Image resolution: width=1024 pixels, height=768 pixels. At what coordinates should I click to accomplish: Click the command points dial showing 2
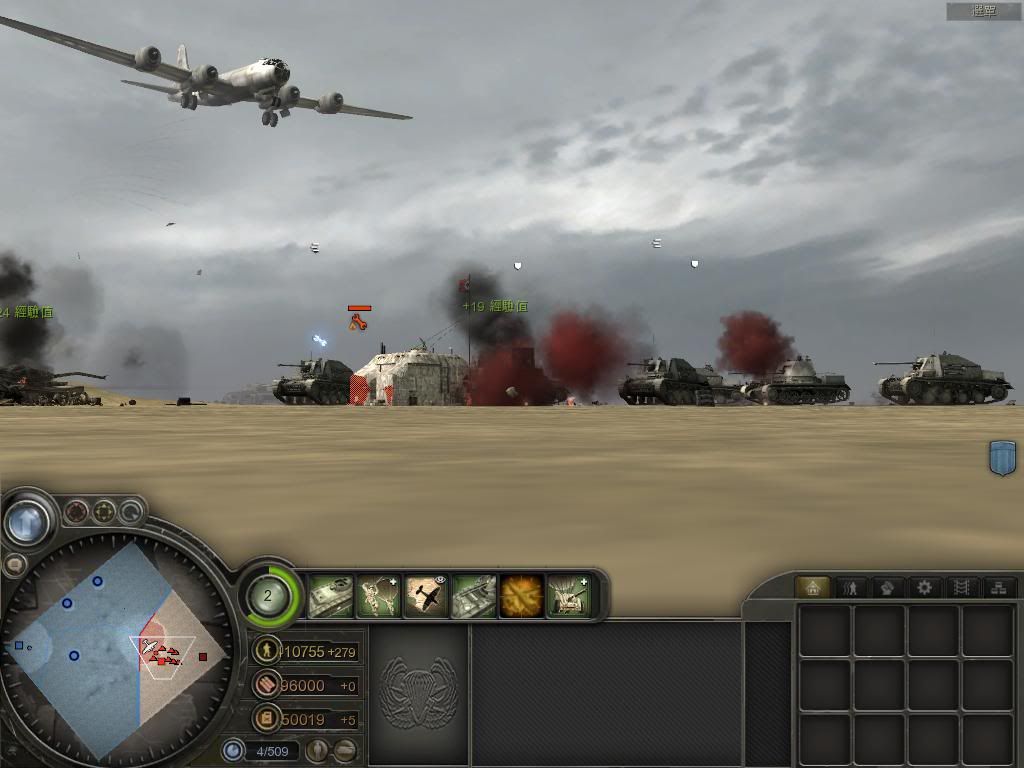coord(268,596)
